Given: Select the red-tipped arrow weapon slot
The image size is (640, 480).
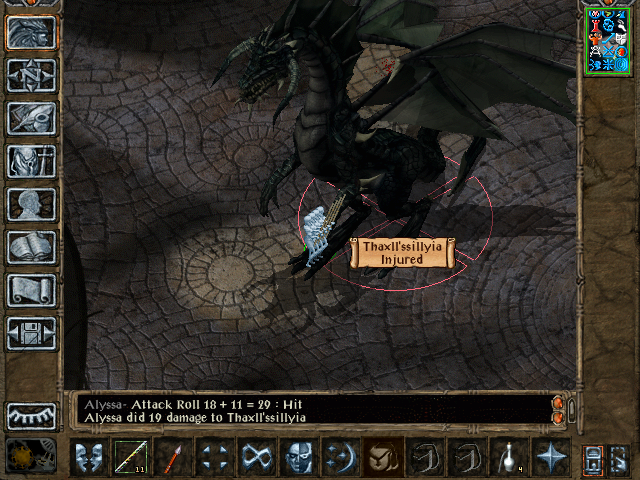Looking at the screenshot, I should [172, 456].
